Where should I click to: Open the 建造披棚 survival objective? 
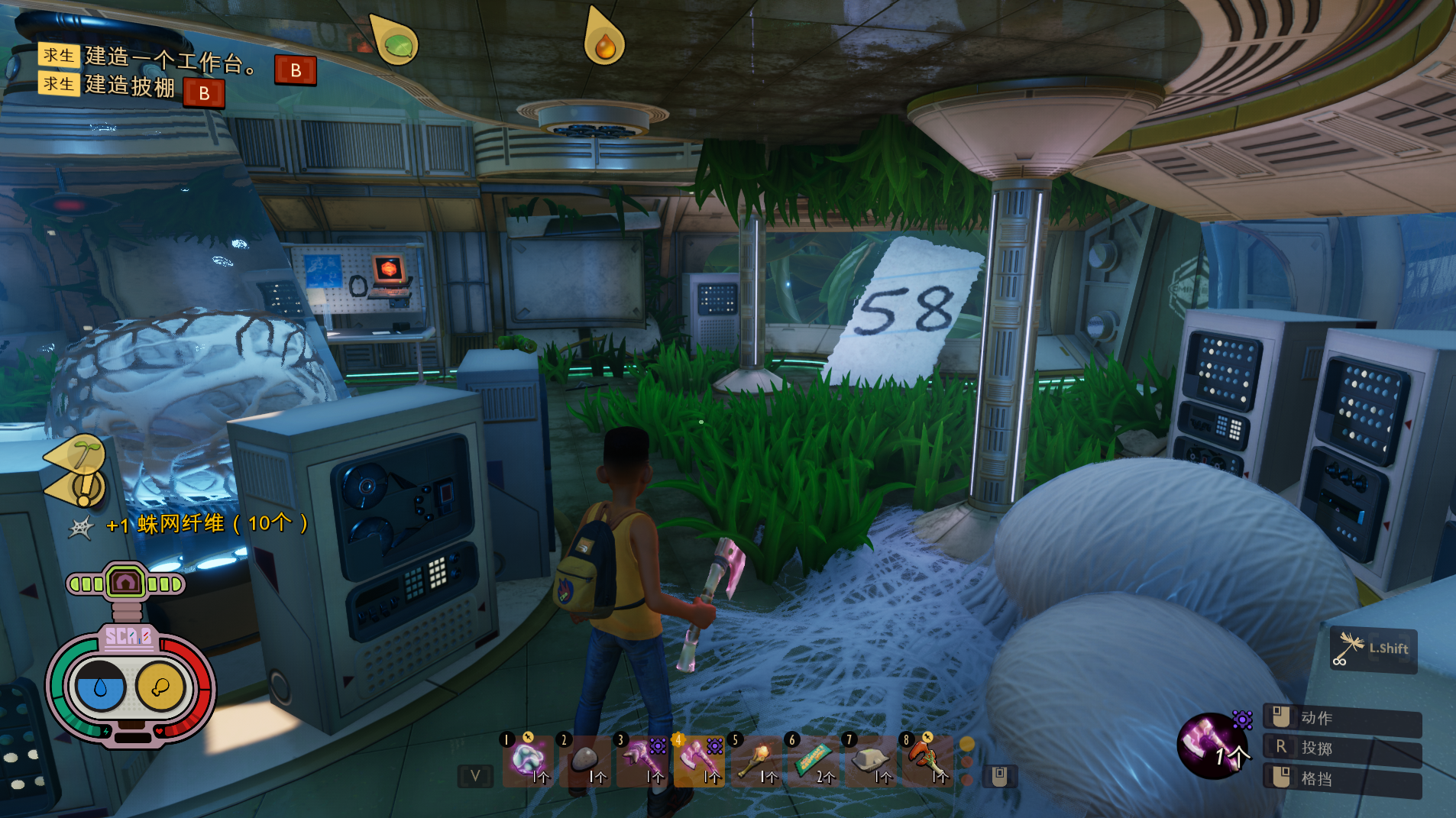[x=130, y=86]
